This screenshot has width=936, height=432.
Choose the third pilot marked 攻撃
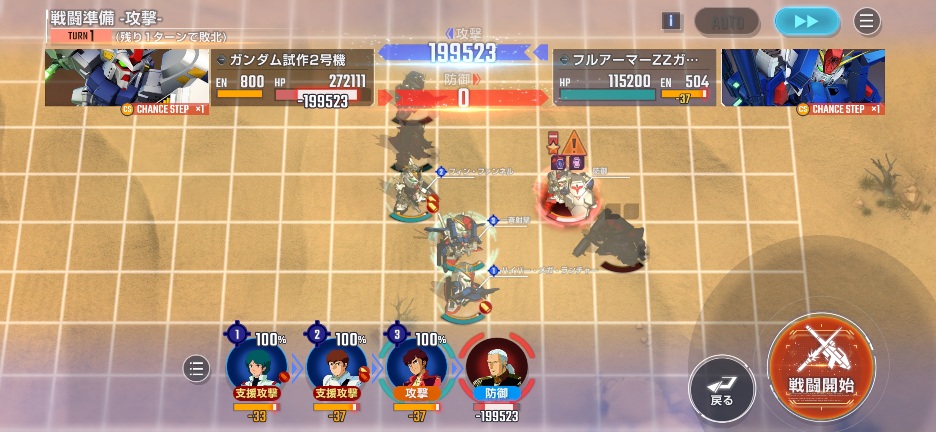click(x=415, y=367)
